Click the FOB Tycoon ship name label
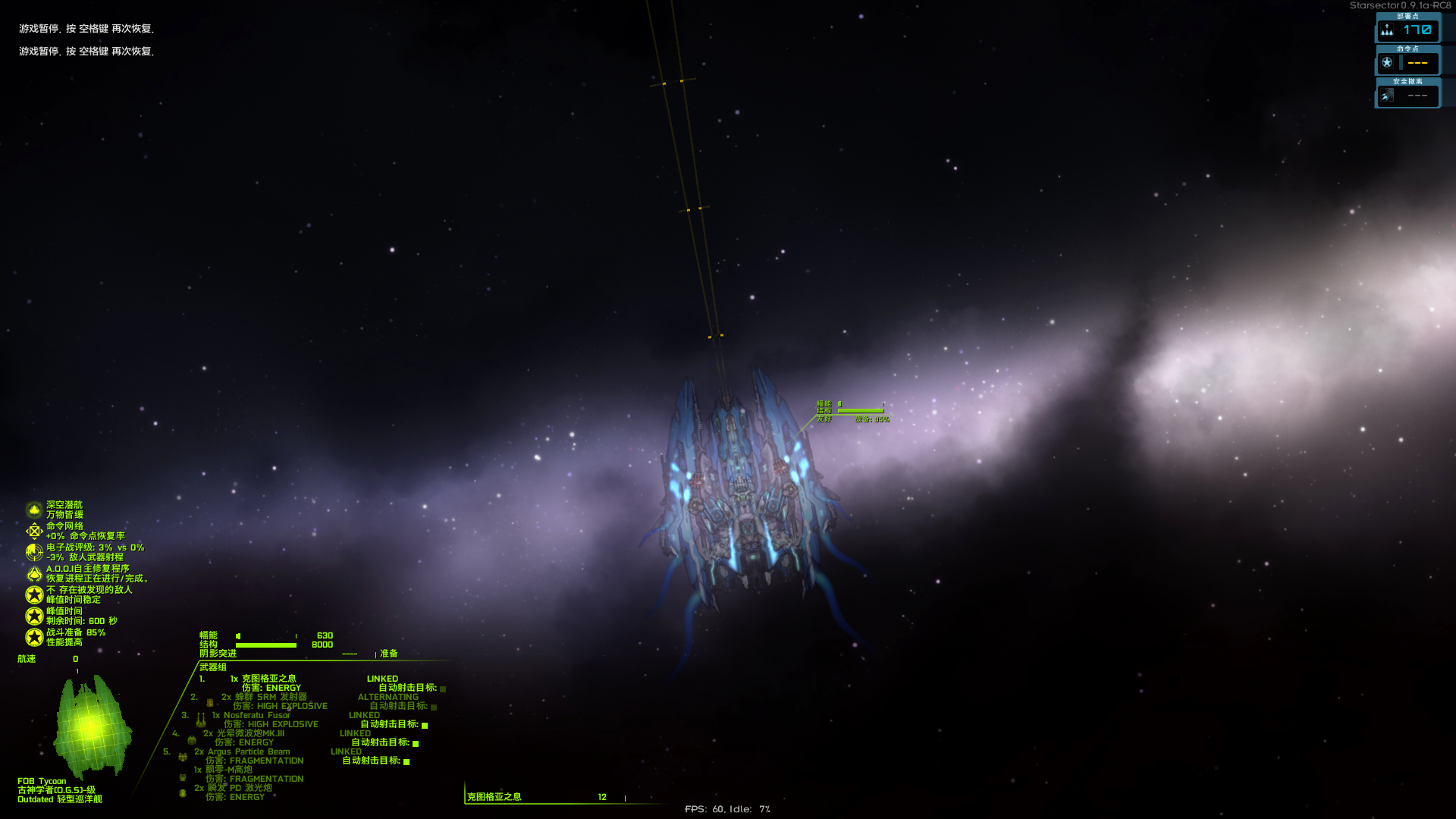The width and height of the screenshot is (1456, 819). coord(42,780)
